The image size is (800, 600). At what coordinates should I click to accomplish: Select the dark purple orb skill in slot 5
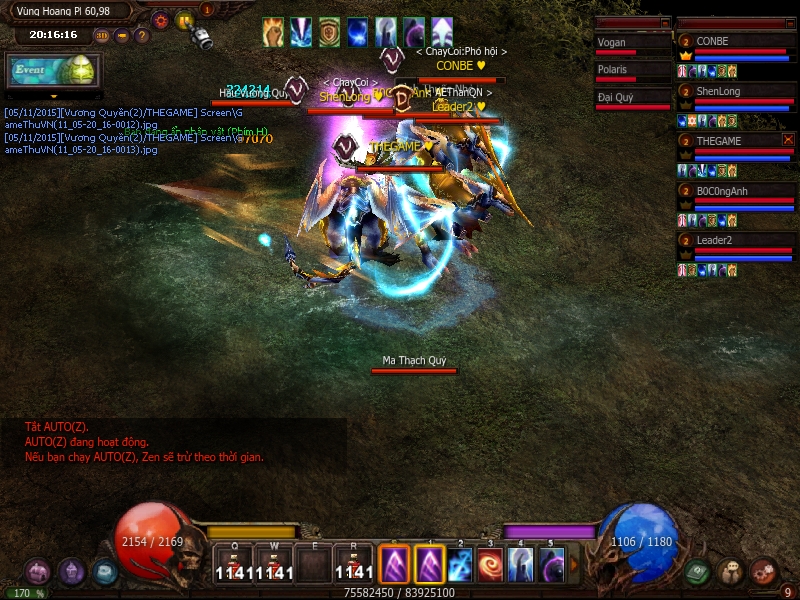point(551,564)
